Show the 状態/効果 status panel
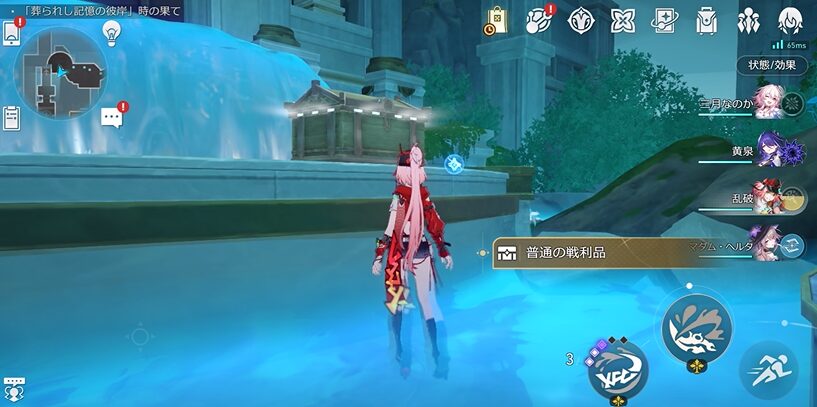This screenshot has height=407, width=817. pos(772,65)
